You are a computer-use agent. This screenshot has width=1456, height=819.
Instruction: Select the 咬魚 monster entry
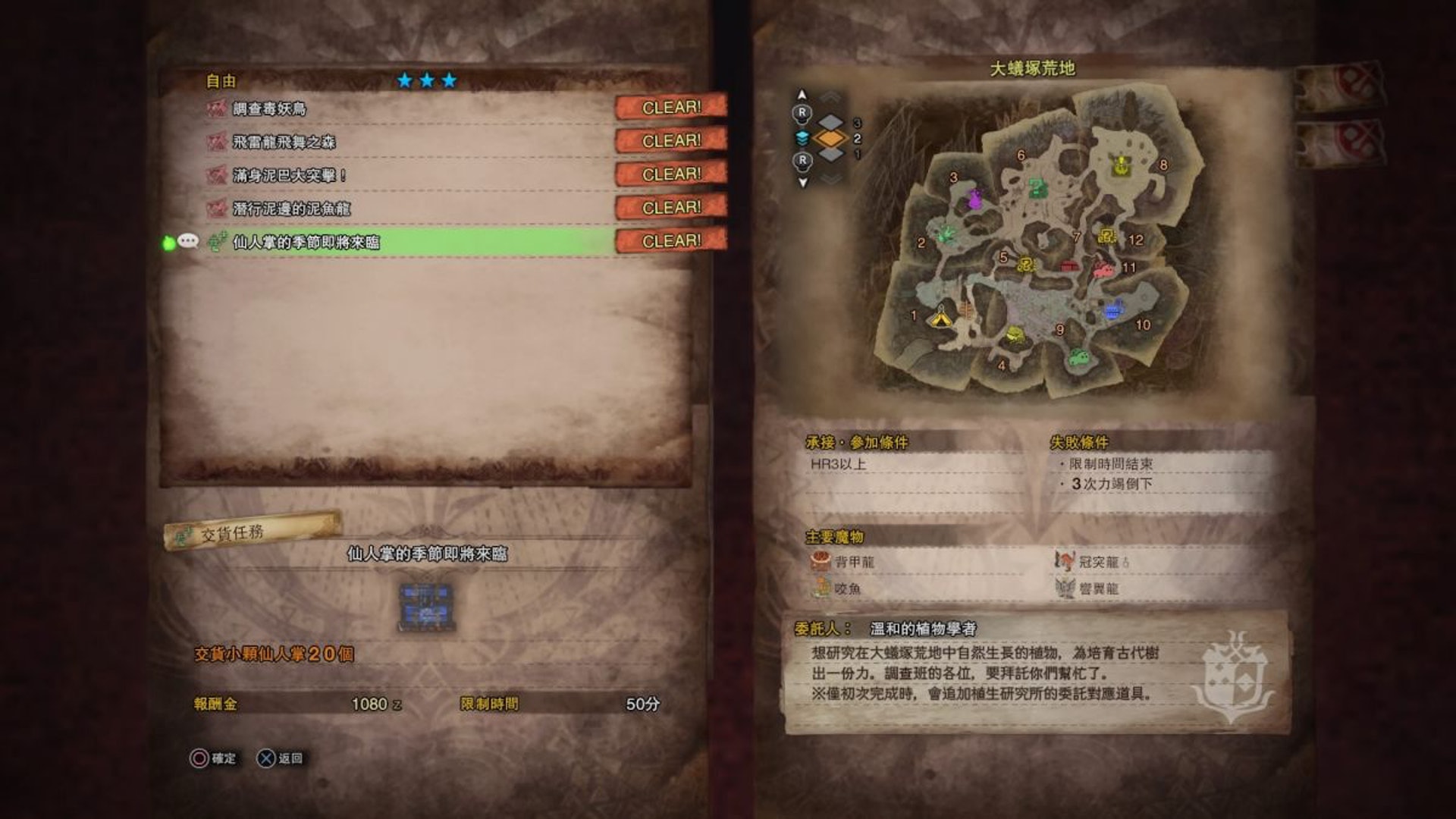pos(838,588)
